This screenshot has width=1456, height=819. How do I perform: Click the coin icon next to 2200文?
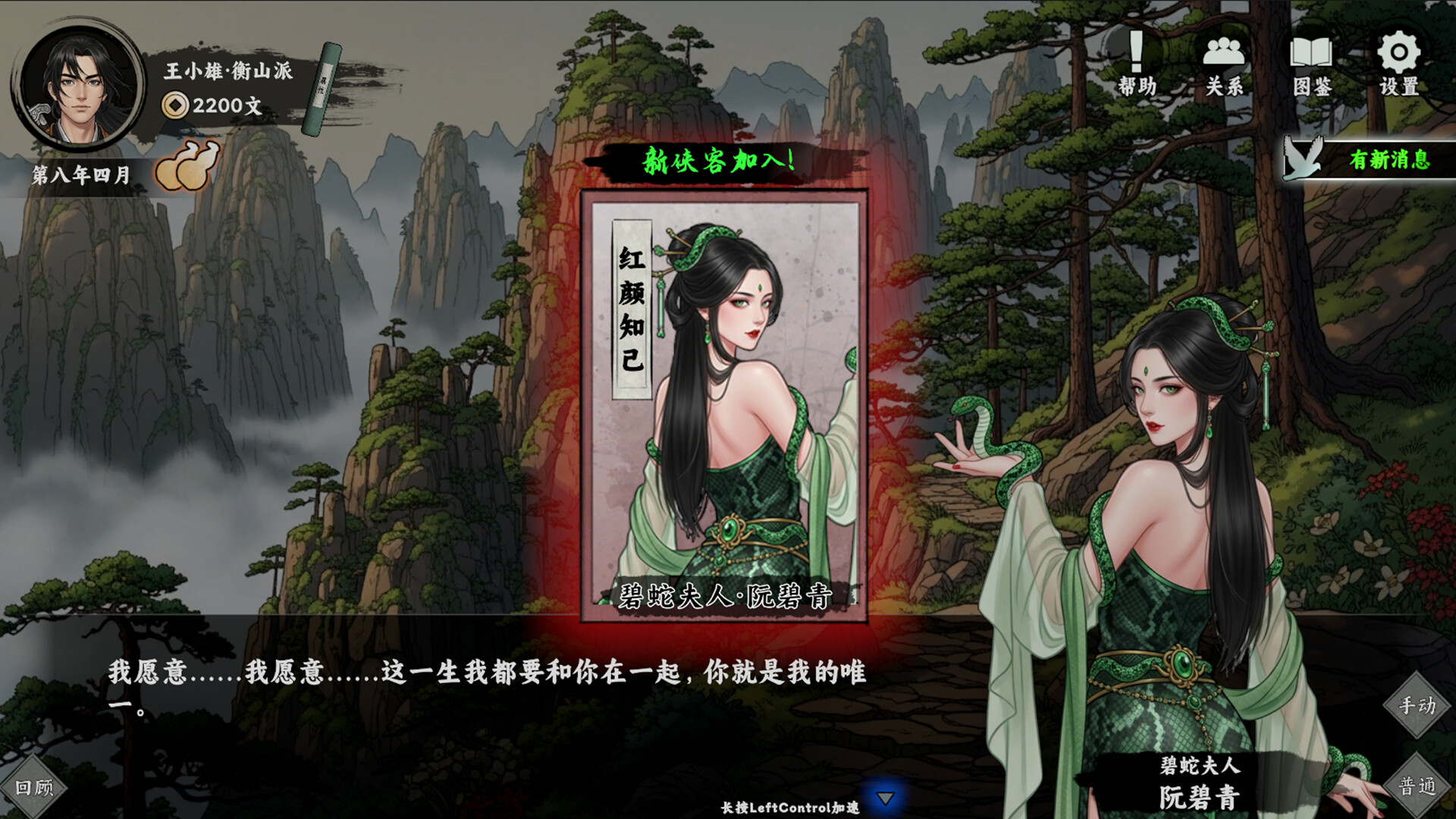pos(174,106)
